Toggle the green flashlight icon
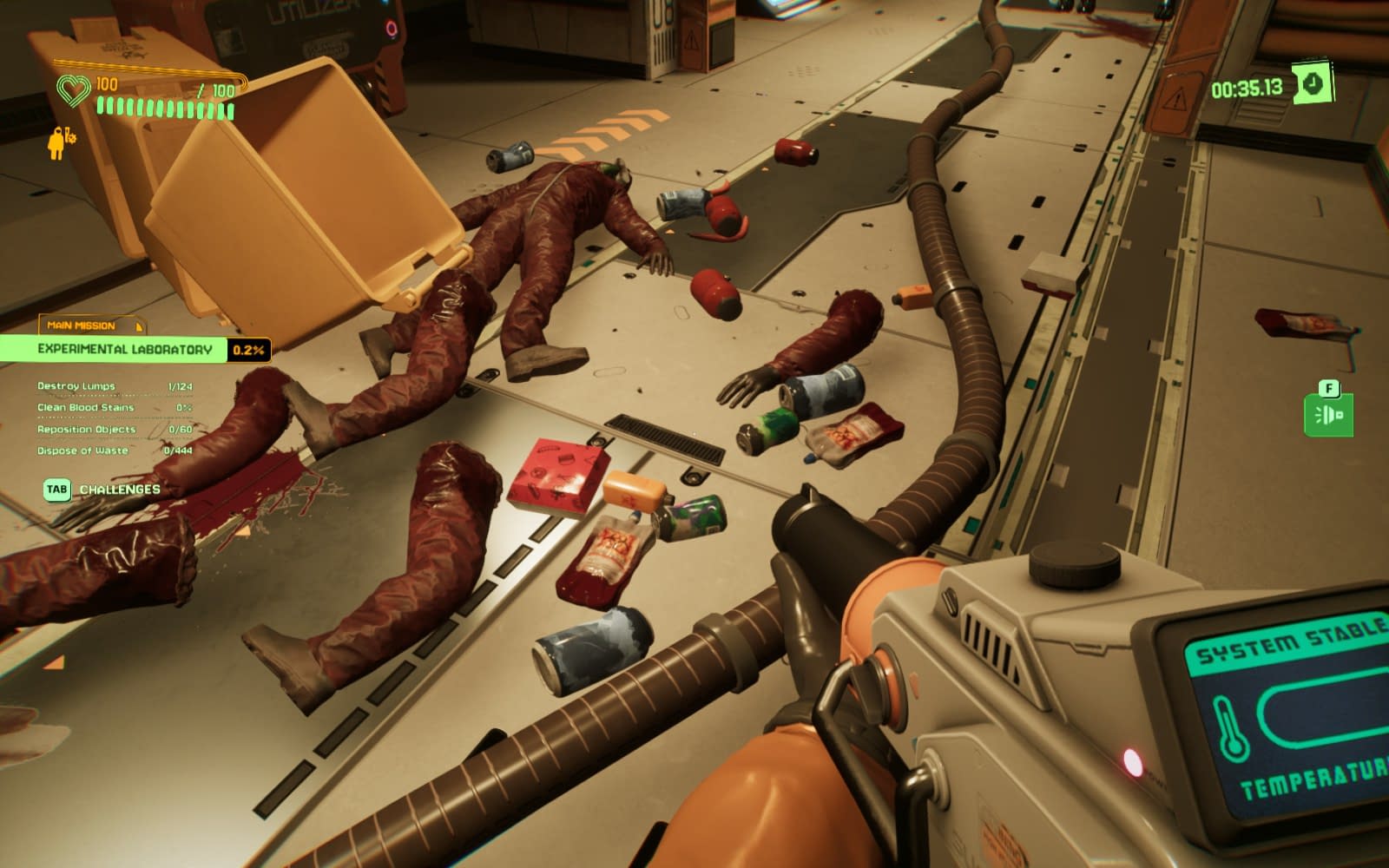The height and width of the screenshot is (868, 1389). 1328,415
